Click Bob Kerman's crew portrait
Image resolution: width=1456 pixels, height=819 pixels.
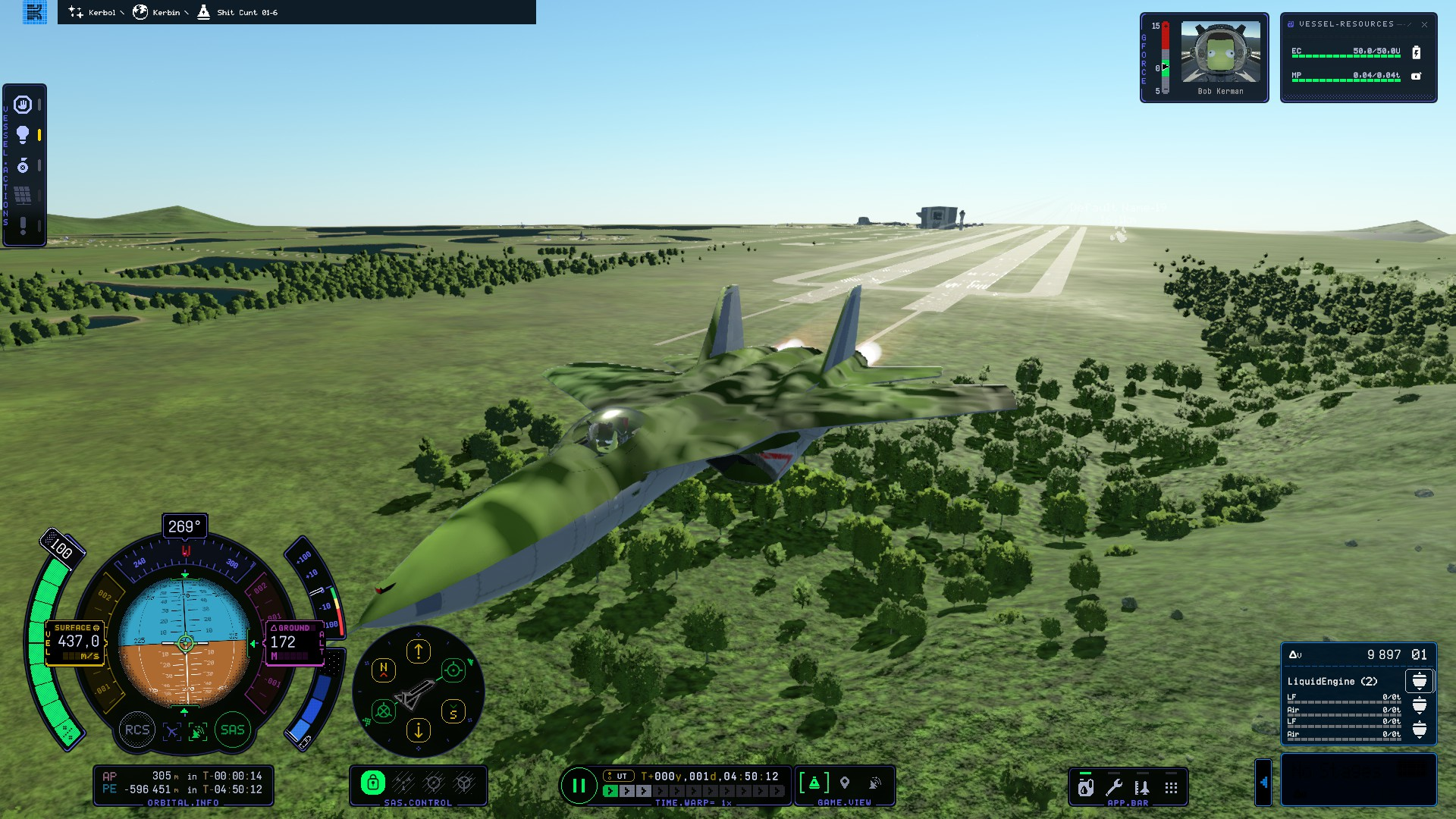(1220, 52)
